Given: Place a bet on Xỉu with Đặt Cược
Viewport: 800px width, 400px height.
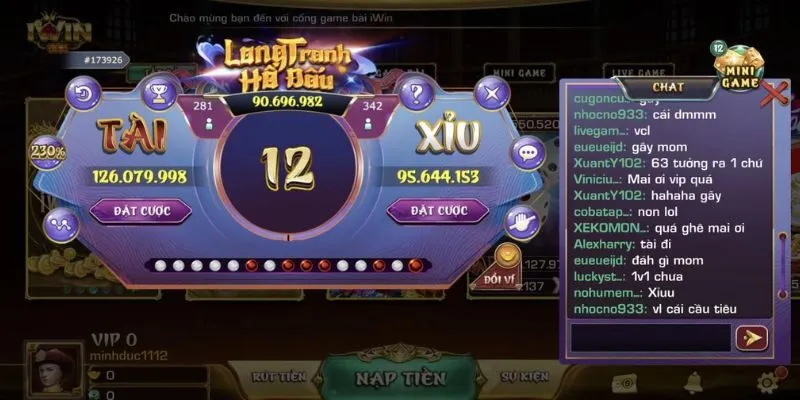Looking at the screenshot, I should [437, 211].
